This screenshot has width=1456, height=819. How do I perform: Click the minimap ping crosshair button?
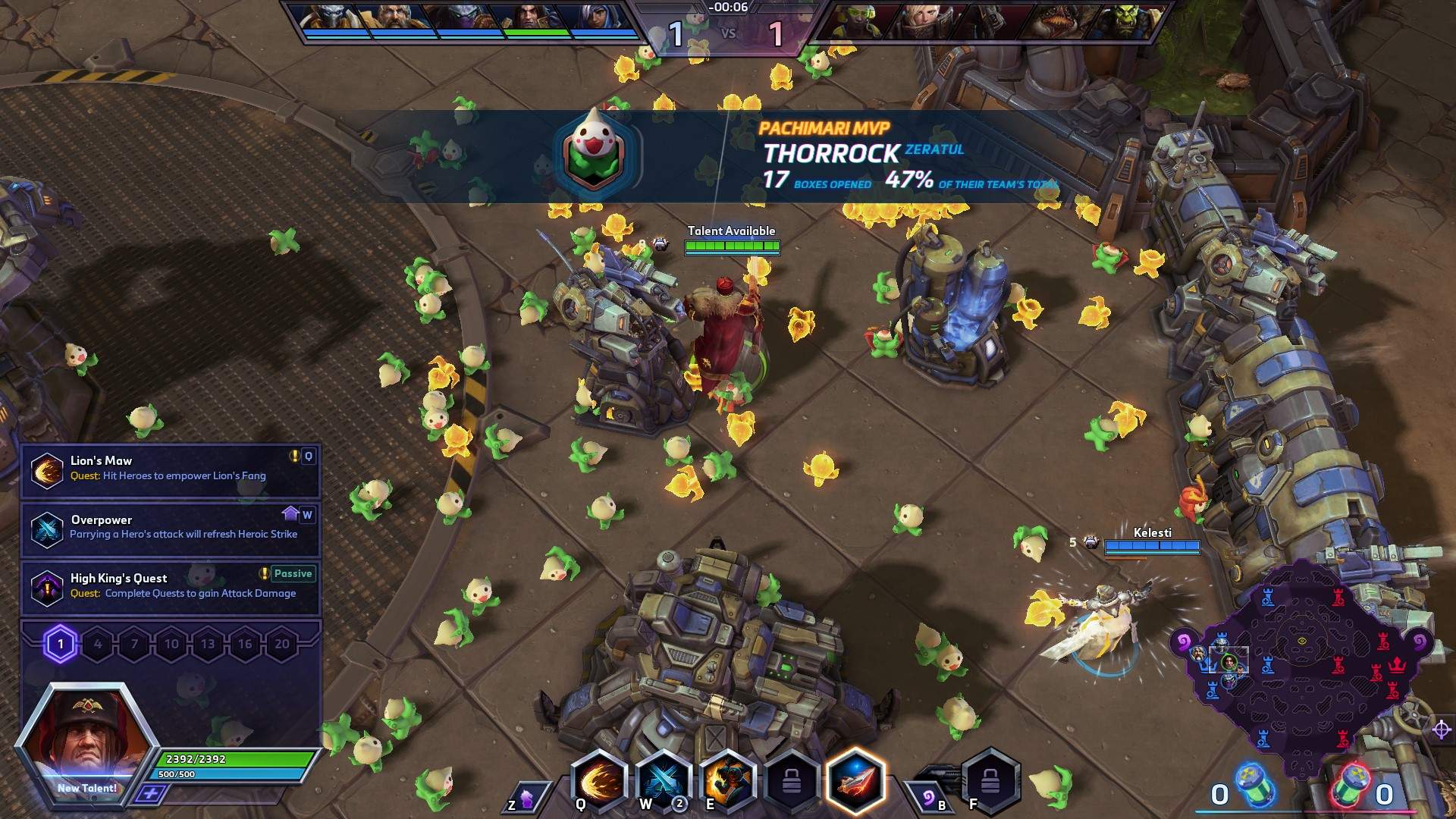(x=1441, y=730)
